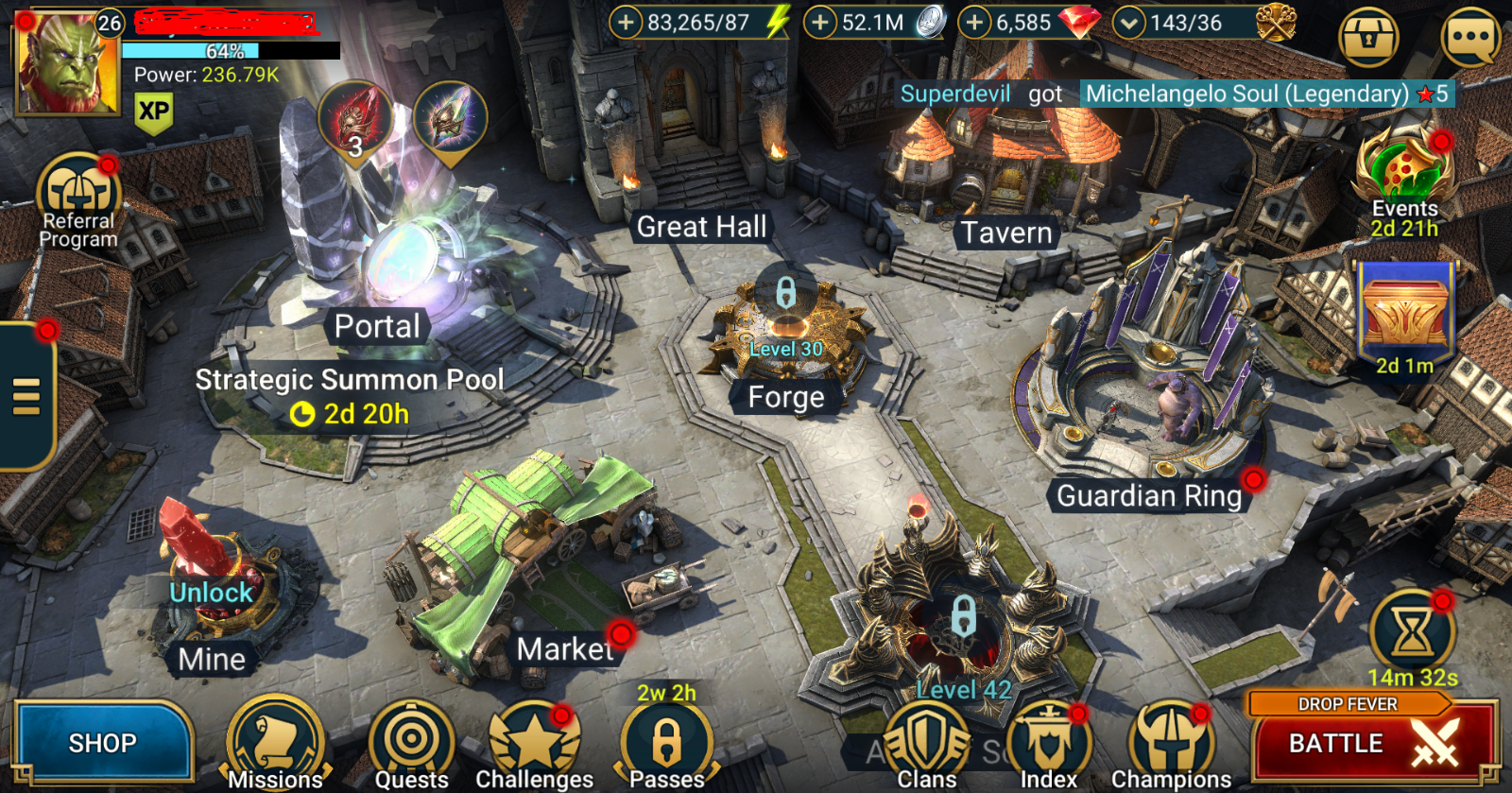Open the treasure chest inbox icon
The image size is (1512, 793).
(1368, 38)
